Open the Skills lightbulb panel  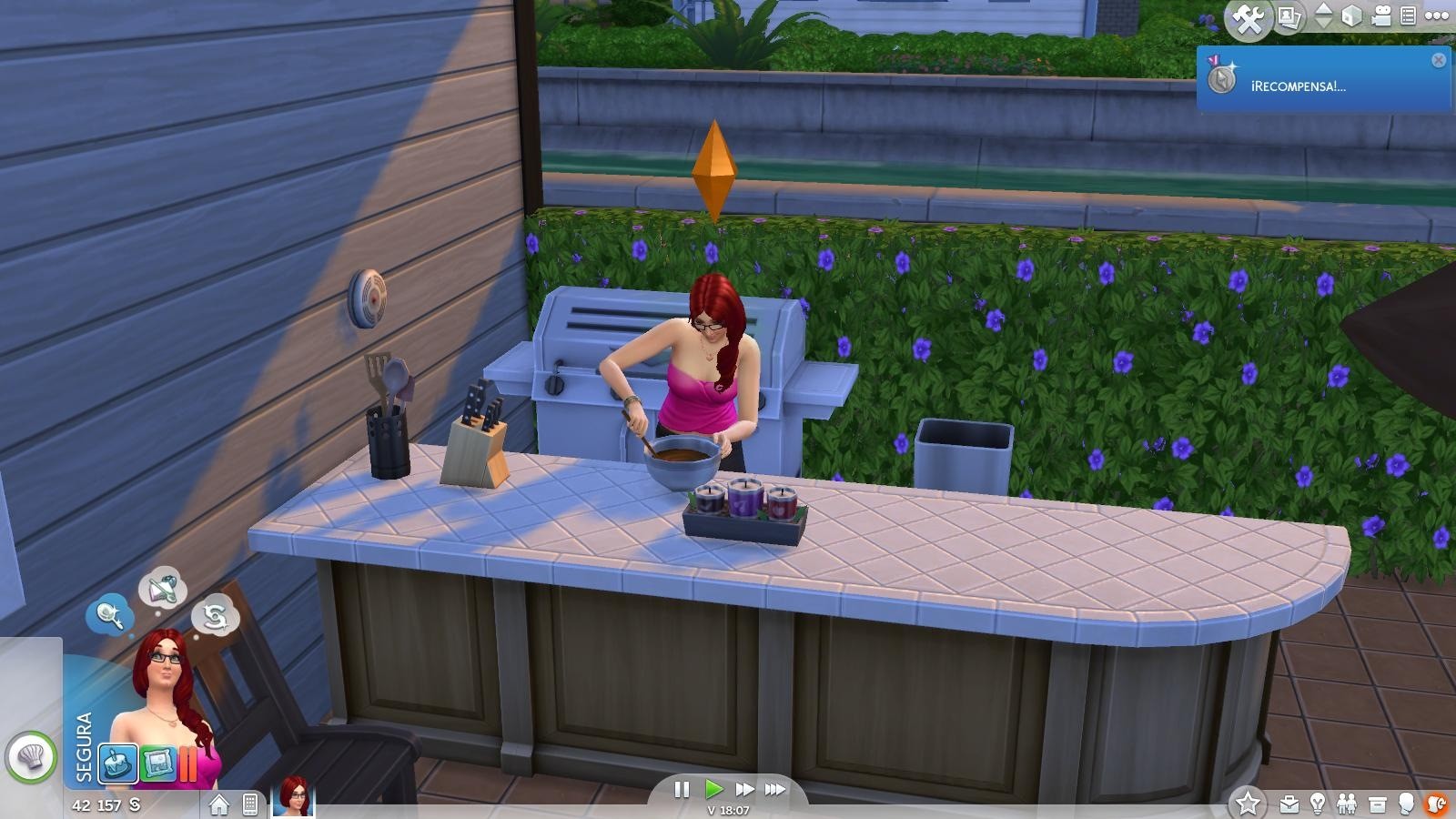pyautogui.click(x=1318, y=804)
